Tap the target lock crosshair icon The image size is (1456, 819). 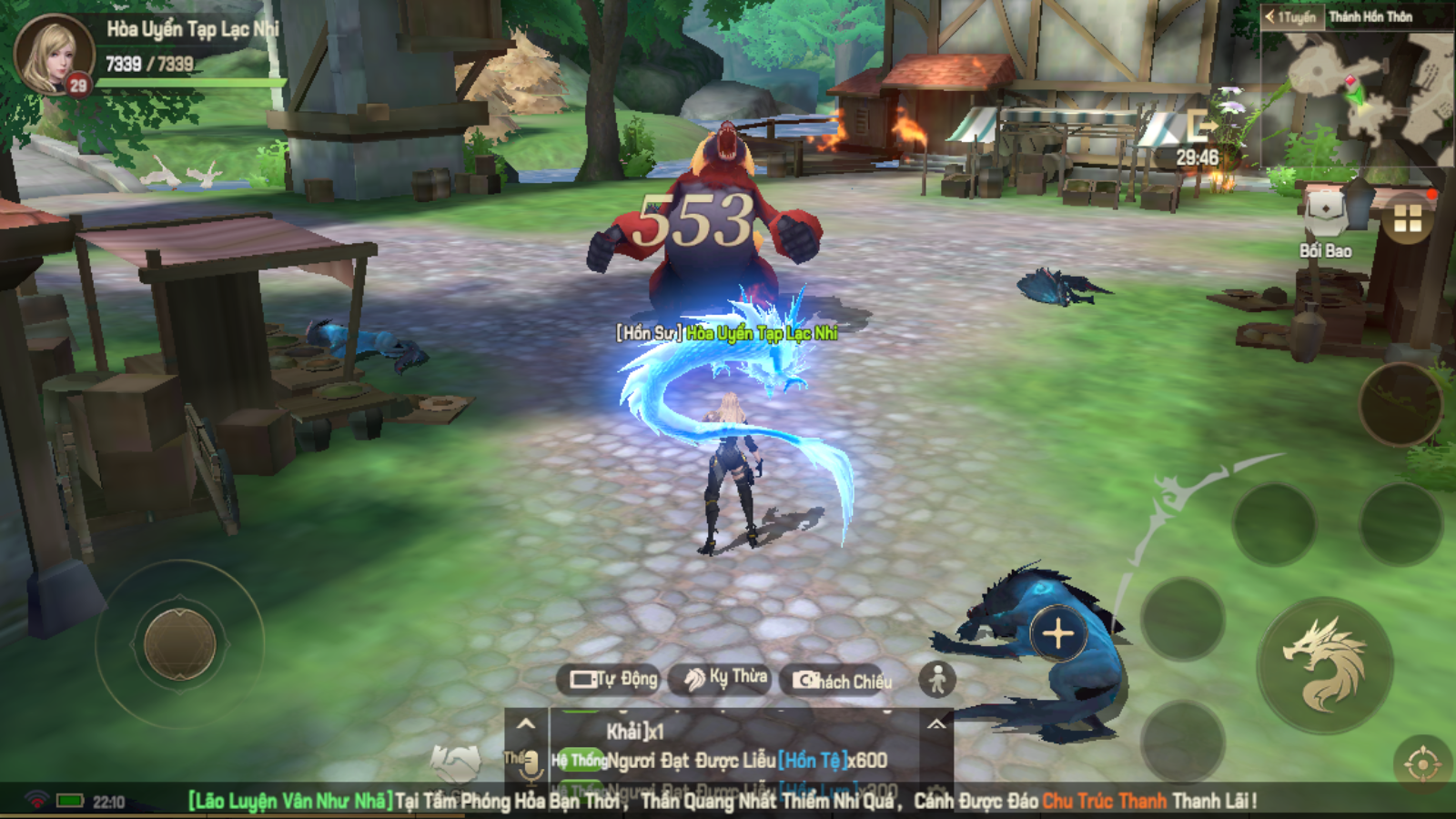(1422, 763)
